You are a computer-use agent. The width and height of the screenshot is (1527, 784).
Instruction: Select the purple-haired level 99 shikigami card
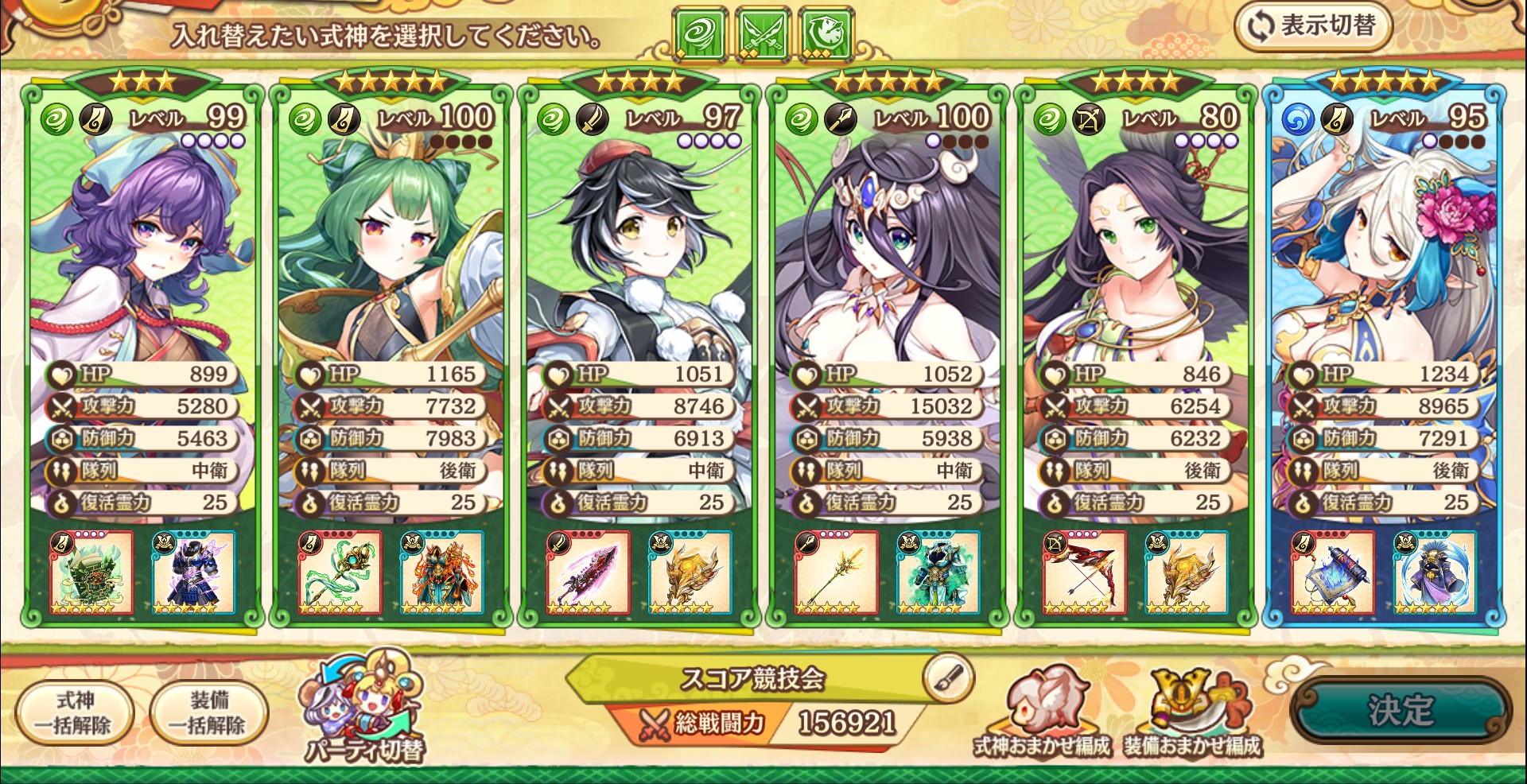142,262
